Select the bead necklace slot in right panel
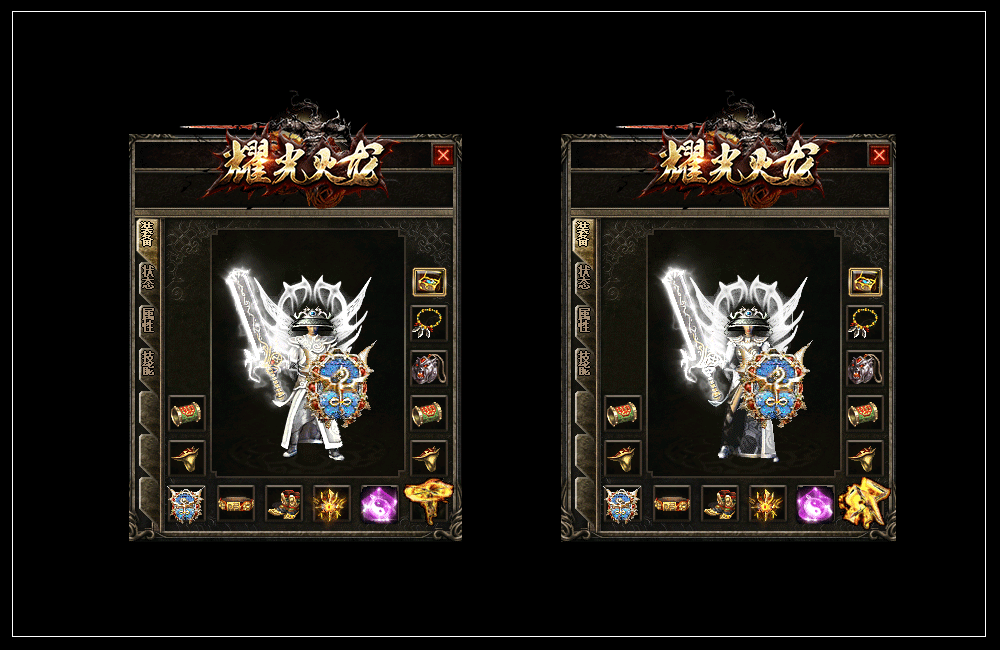1000x650 pixels. 866,322
